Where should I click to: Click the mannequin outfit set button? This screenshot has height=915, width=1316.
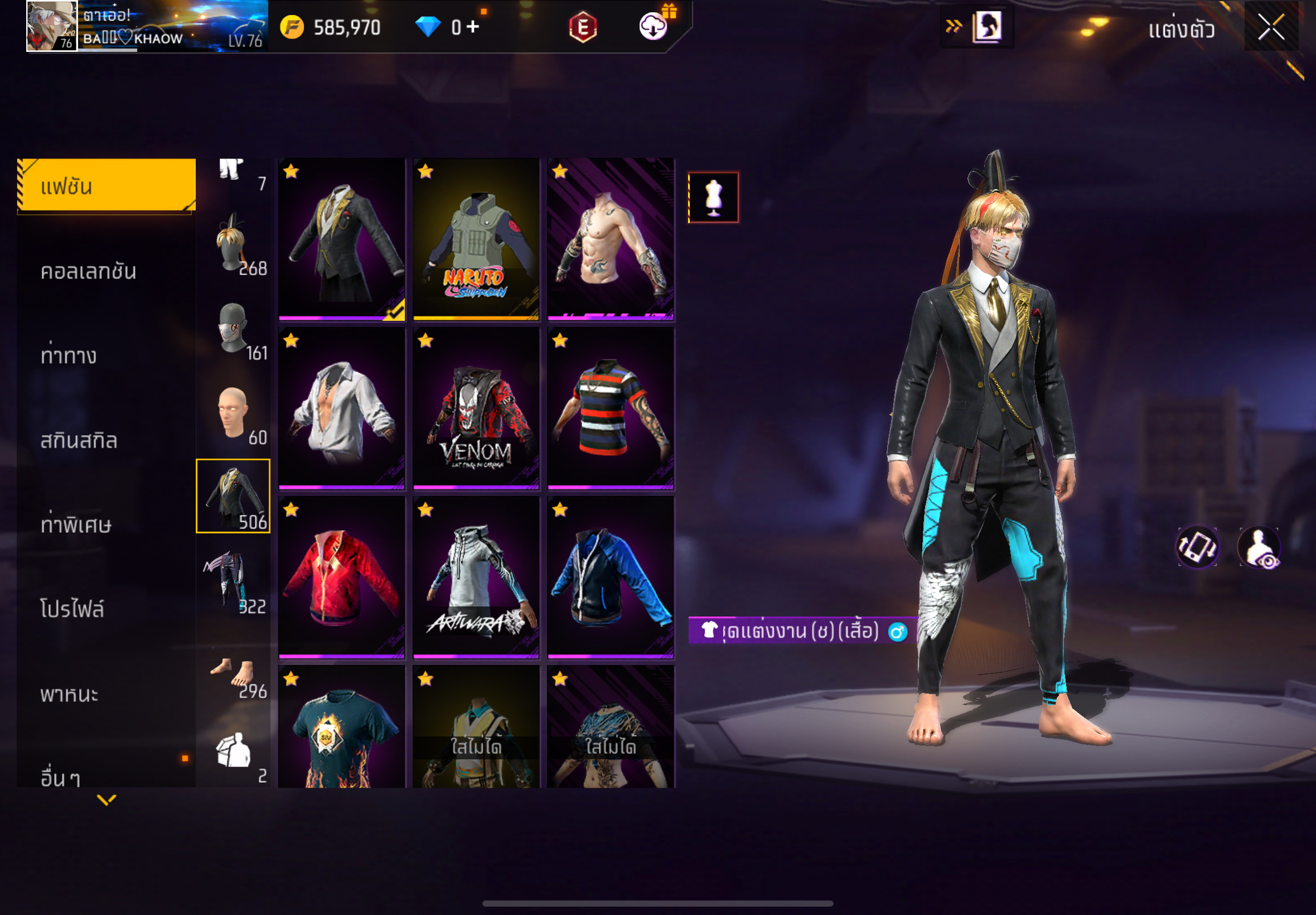click(x=713, y=197)
